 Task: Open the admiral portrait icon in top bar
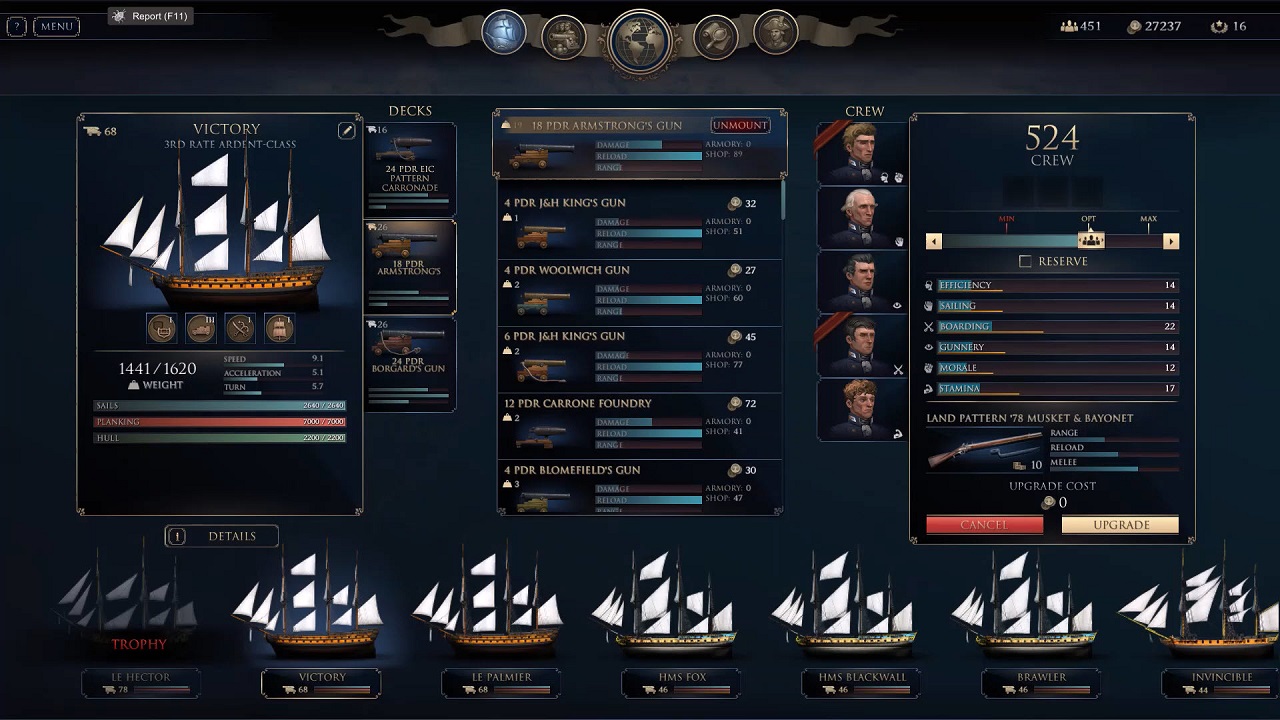[x=775, y=32]
